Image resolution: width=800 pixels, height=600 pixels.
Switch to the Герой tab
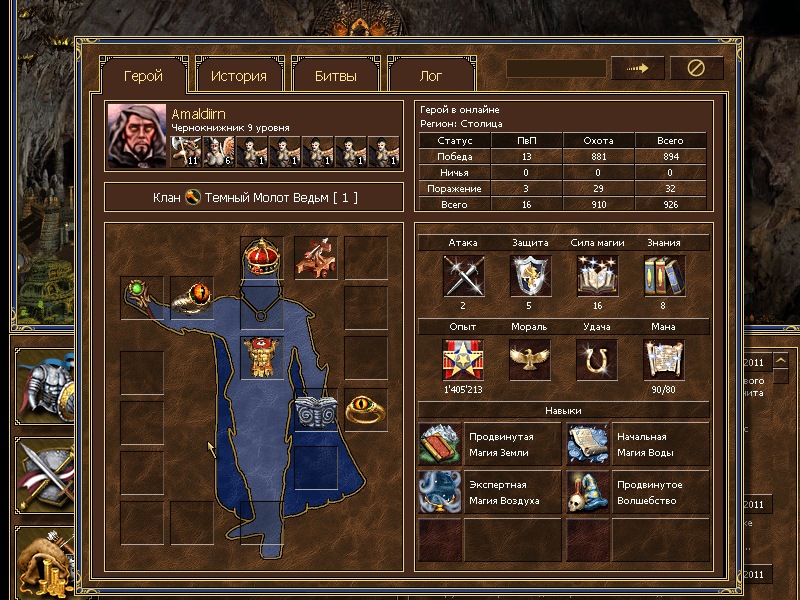click(143, 76)
